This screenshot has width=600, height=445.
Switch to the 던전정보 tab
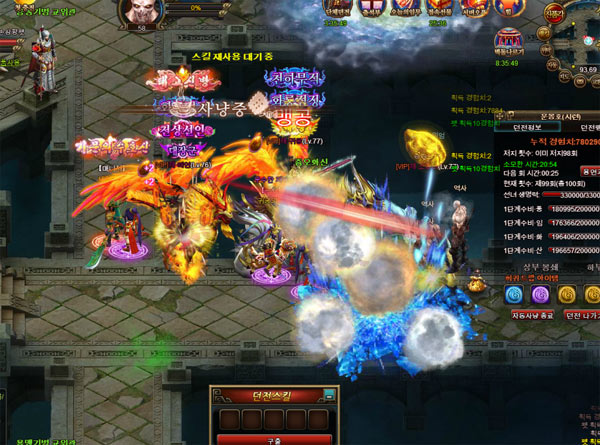(526, 128)
